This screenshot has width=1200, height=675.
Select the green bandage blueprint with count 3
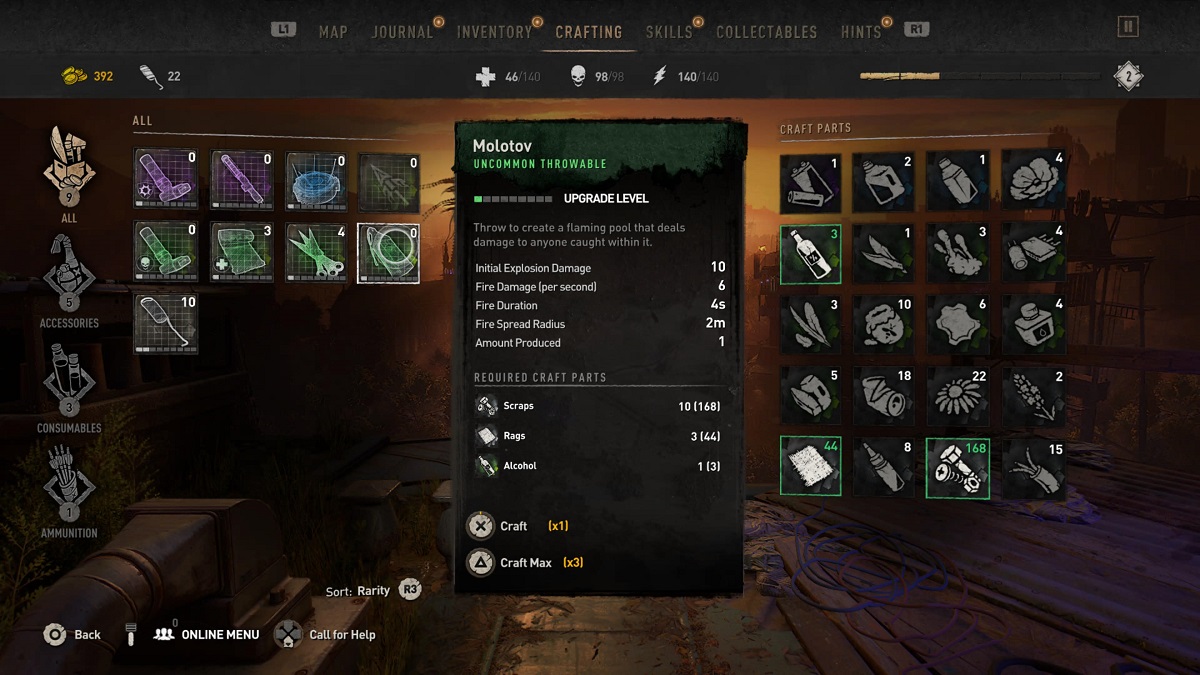click(x=244, y=252)
